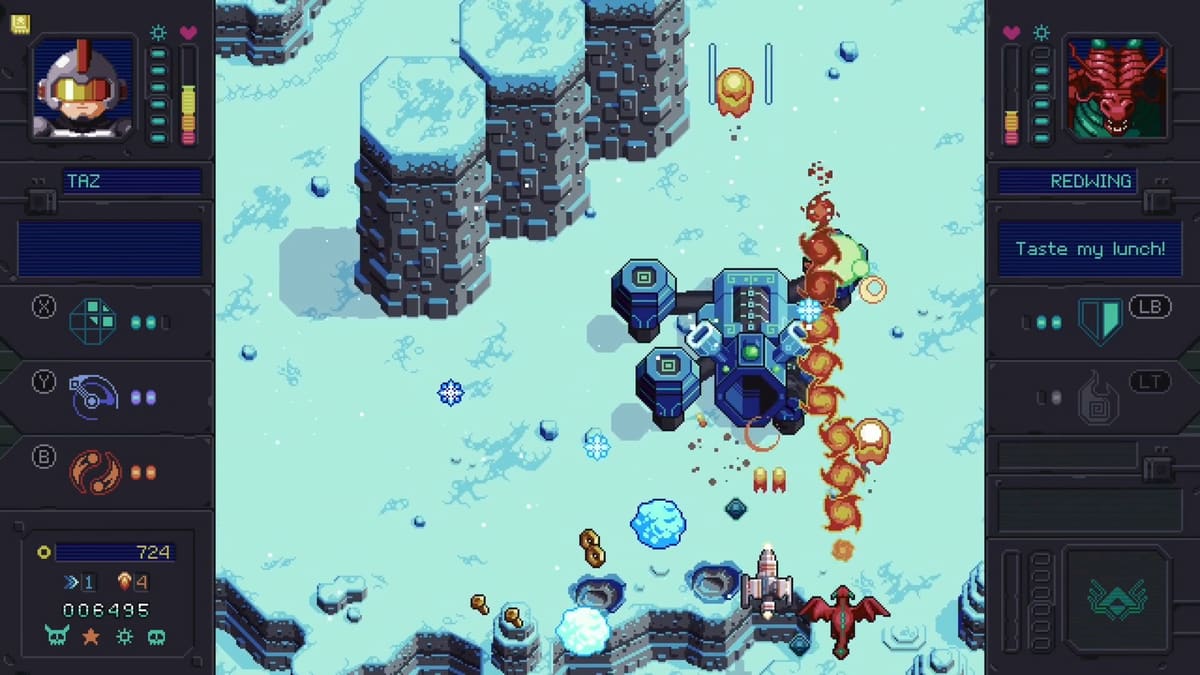Click the green winged emblem
Image resolution: width=1200 pixels, height=675 pixels.
[x=1117, y=597]
